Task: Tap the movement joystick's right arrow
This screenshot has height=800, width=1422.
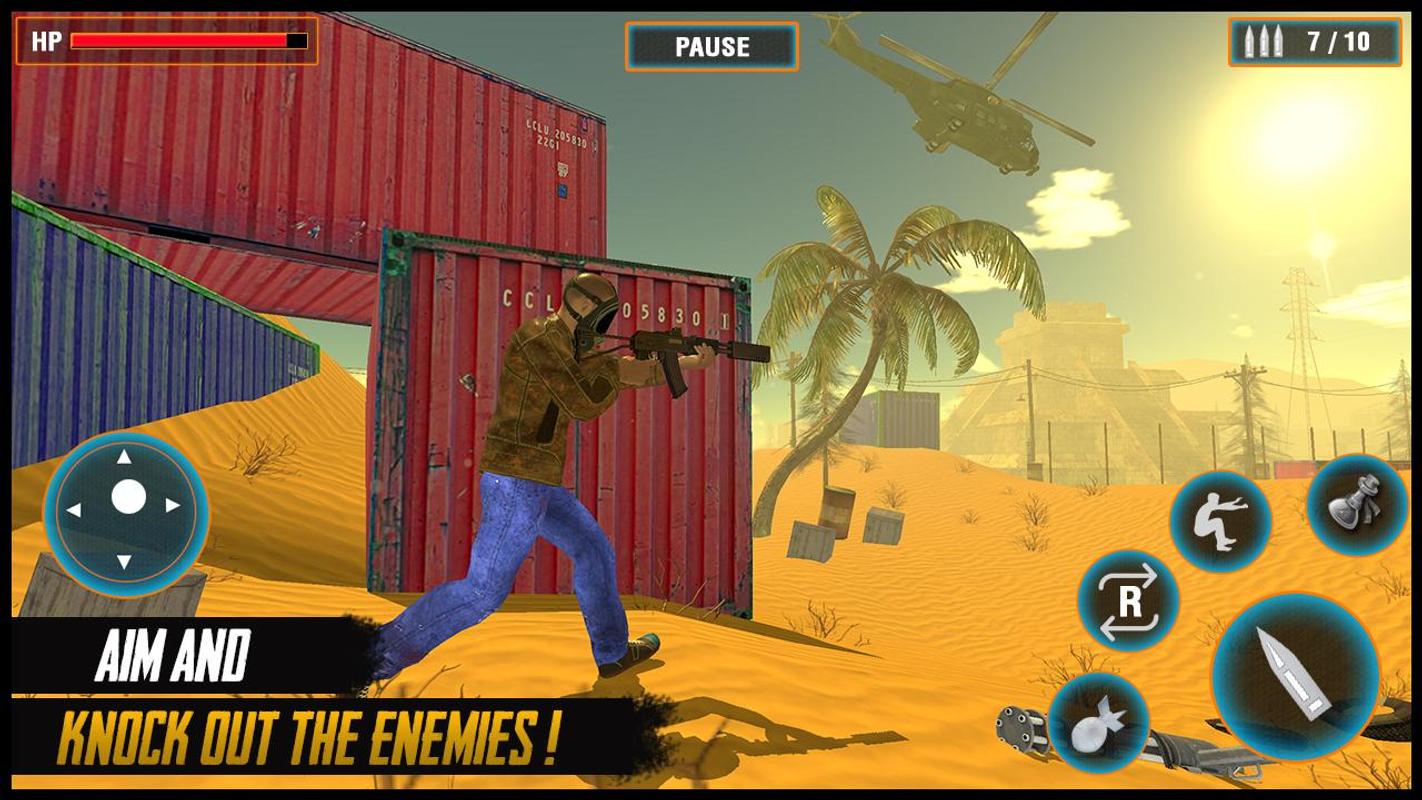Action: click(x=173, y=506)
